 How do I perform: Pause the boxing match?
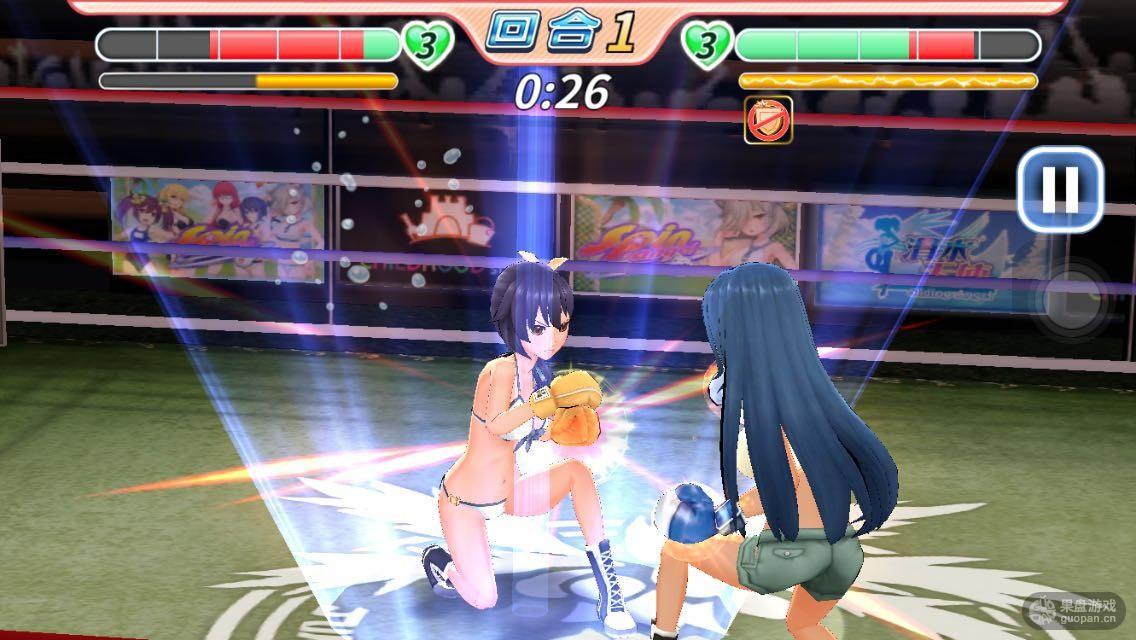(1060, 189)
